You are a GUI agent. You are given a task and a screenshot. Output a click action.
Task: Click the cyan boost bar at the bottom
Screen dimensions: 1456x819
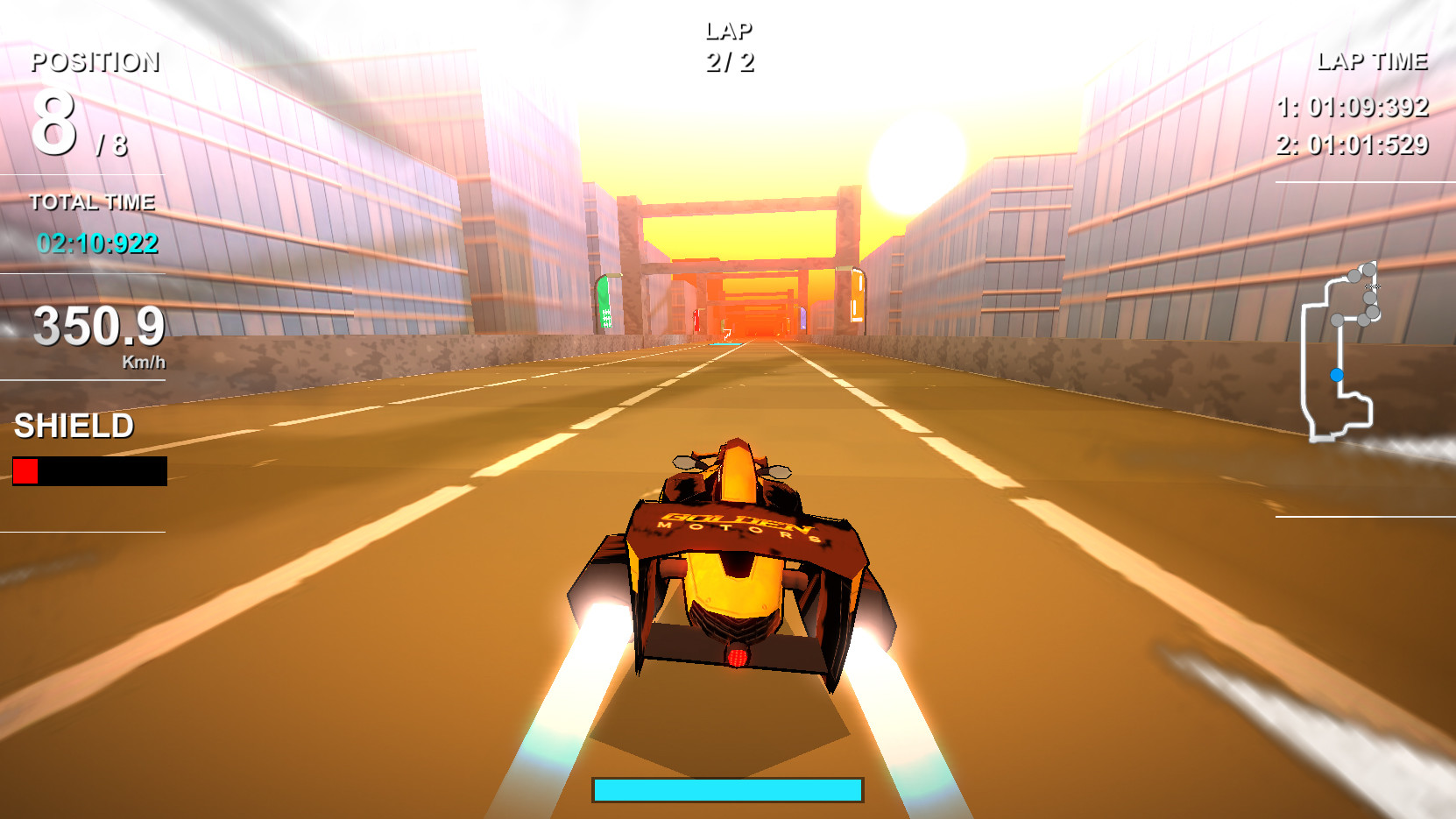(x=727, y=789)
